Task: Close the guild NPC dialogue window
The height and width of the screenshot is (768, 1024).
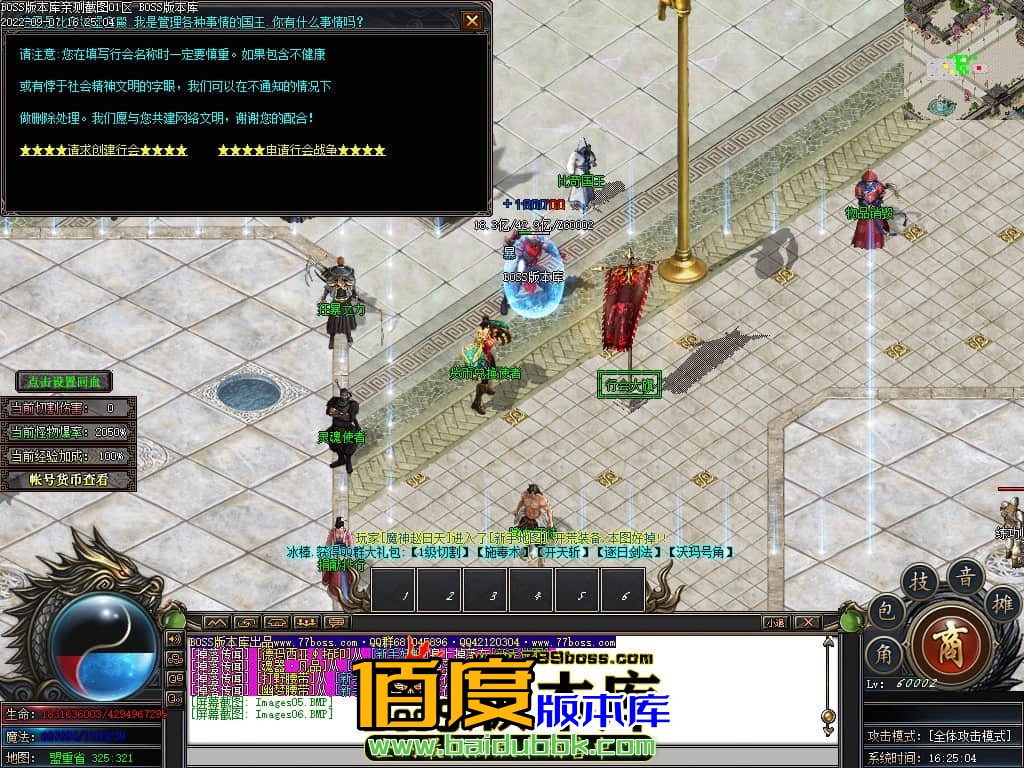Action: pos(472,20)
